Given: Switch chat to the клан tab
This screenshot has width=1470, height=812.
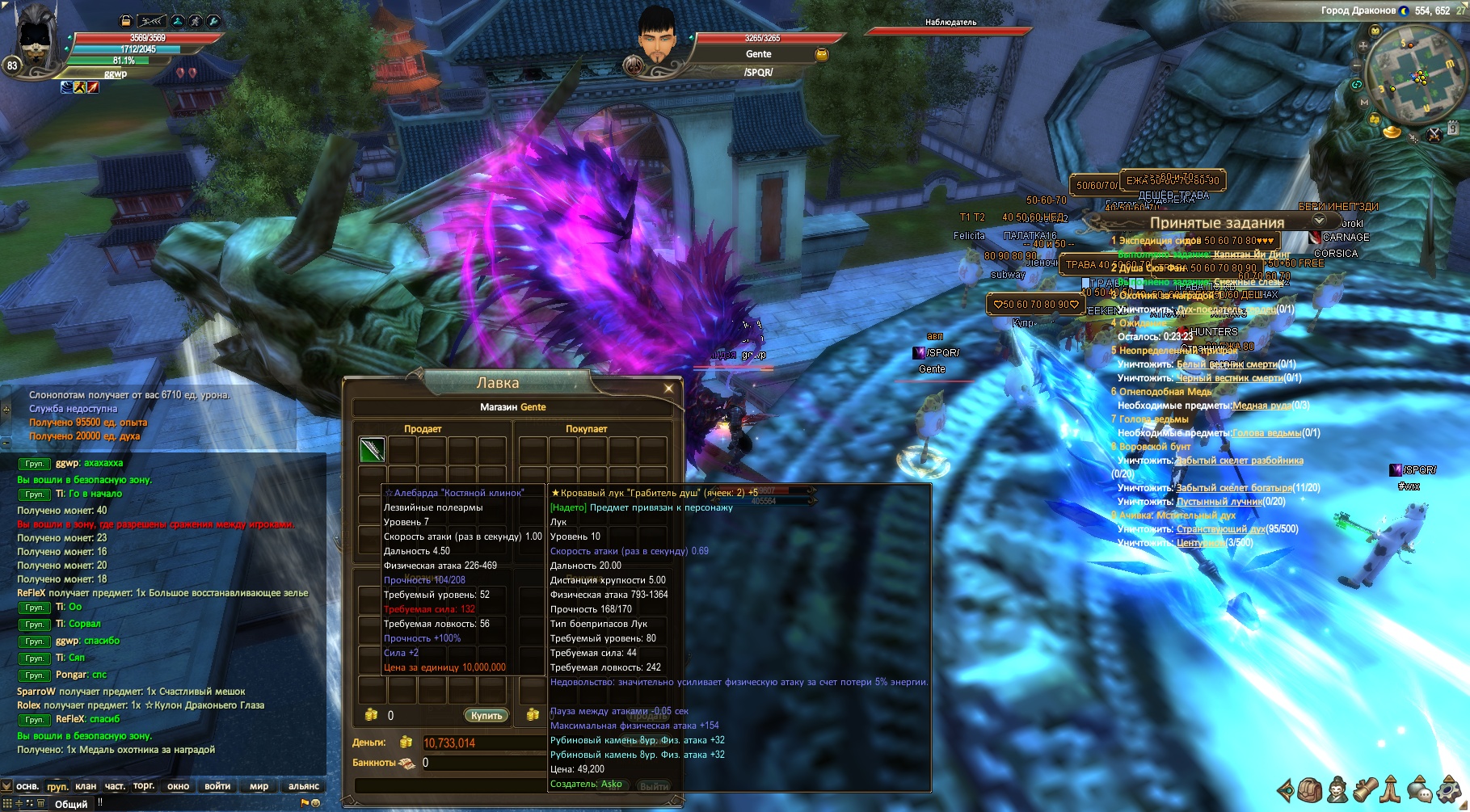Looking at the screenshot, I should tap(86, 786).
